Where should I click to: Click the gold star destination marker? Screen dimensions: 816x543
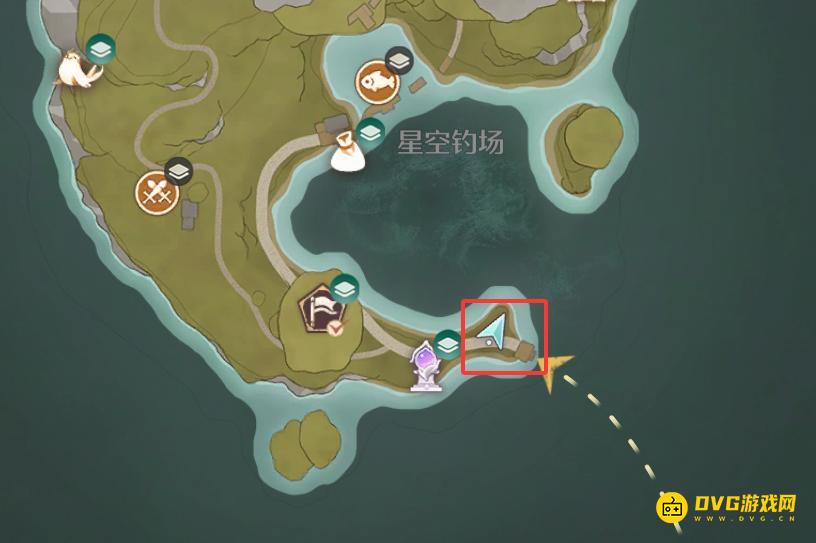coord(552,370)
